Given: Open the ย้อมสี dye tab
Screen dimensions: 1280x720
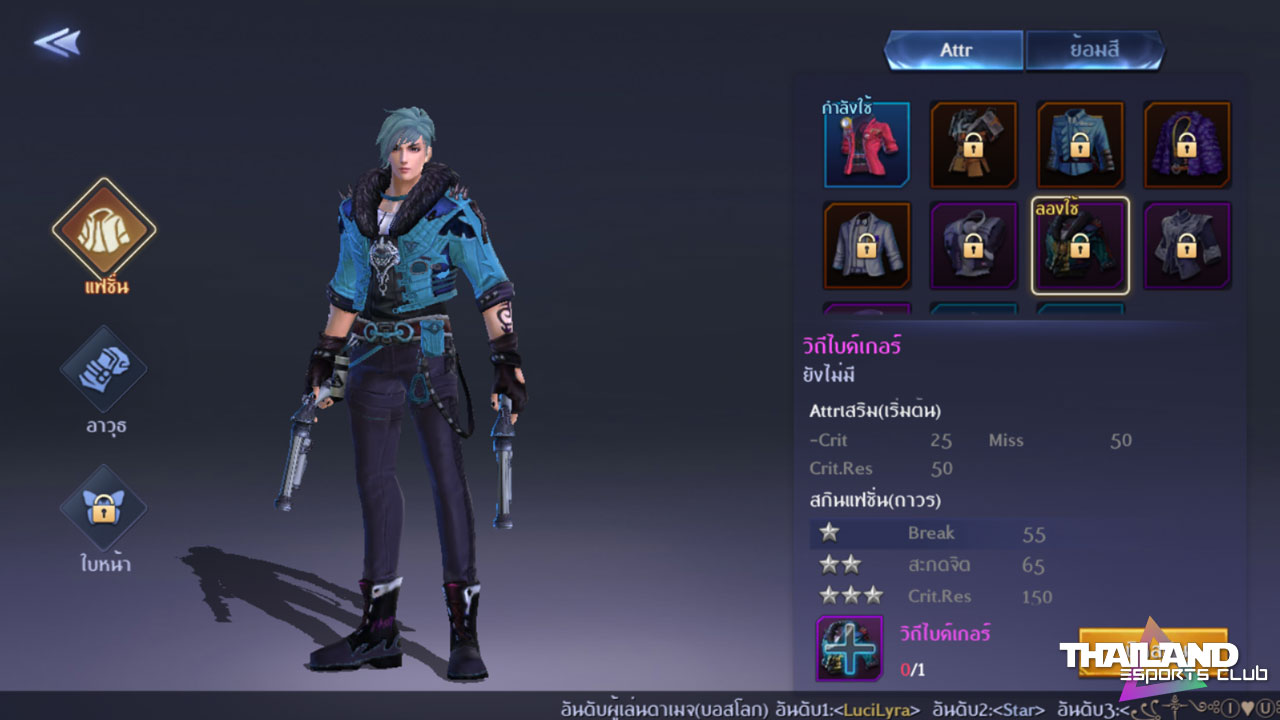Looking at the screenshot, I should click(1094, 50).
